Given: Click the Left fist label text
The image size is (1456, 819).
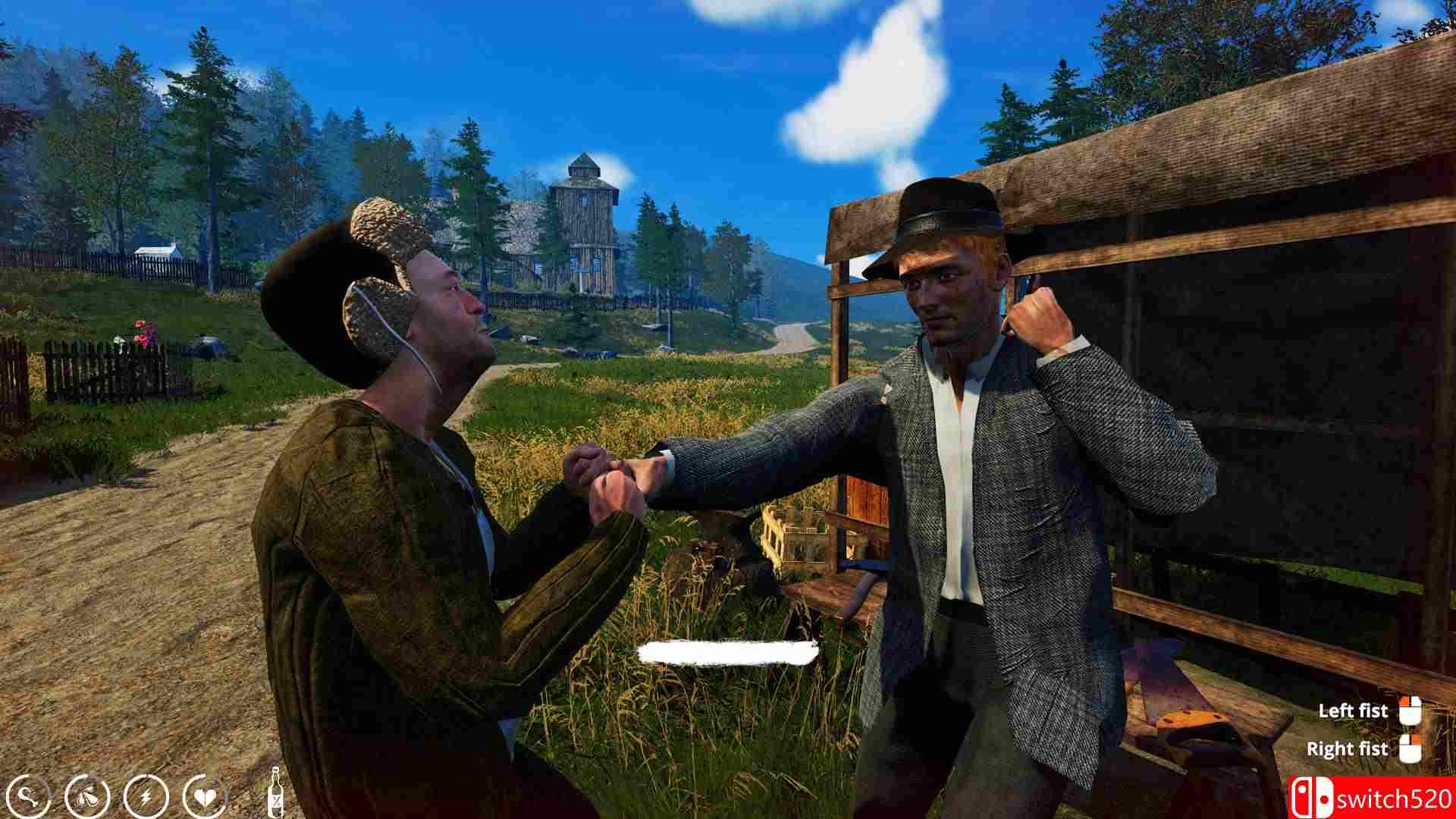Looking at the screenshot, I should [1353, 711].
